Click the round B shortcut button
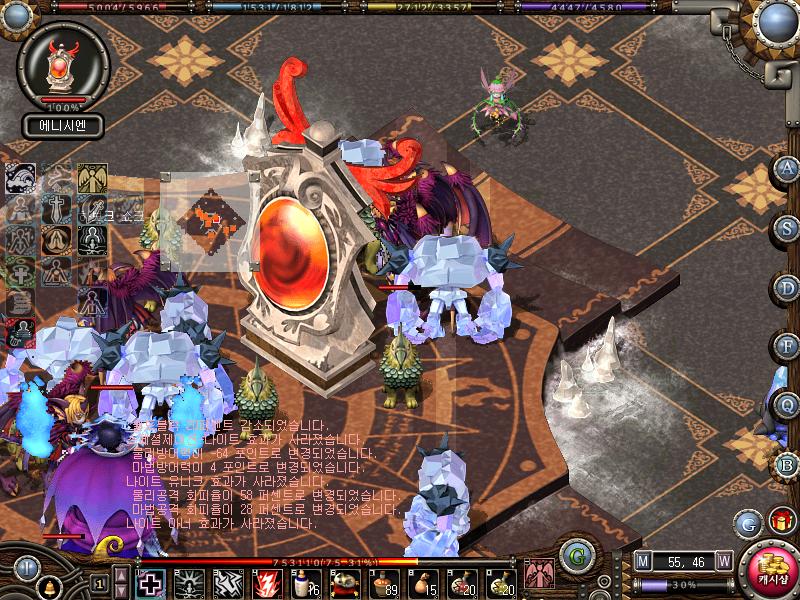This screenshot has height=600, width=800. pyautogui.click(x=788, y=464)
